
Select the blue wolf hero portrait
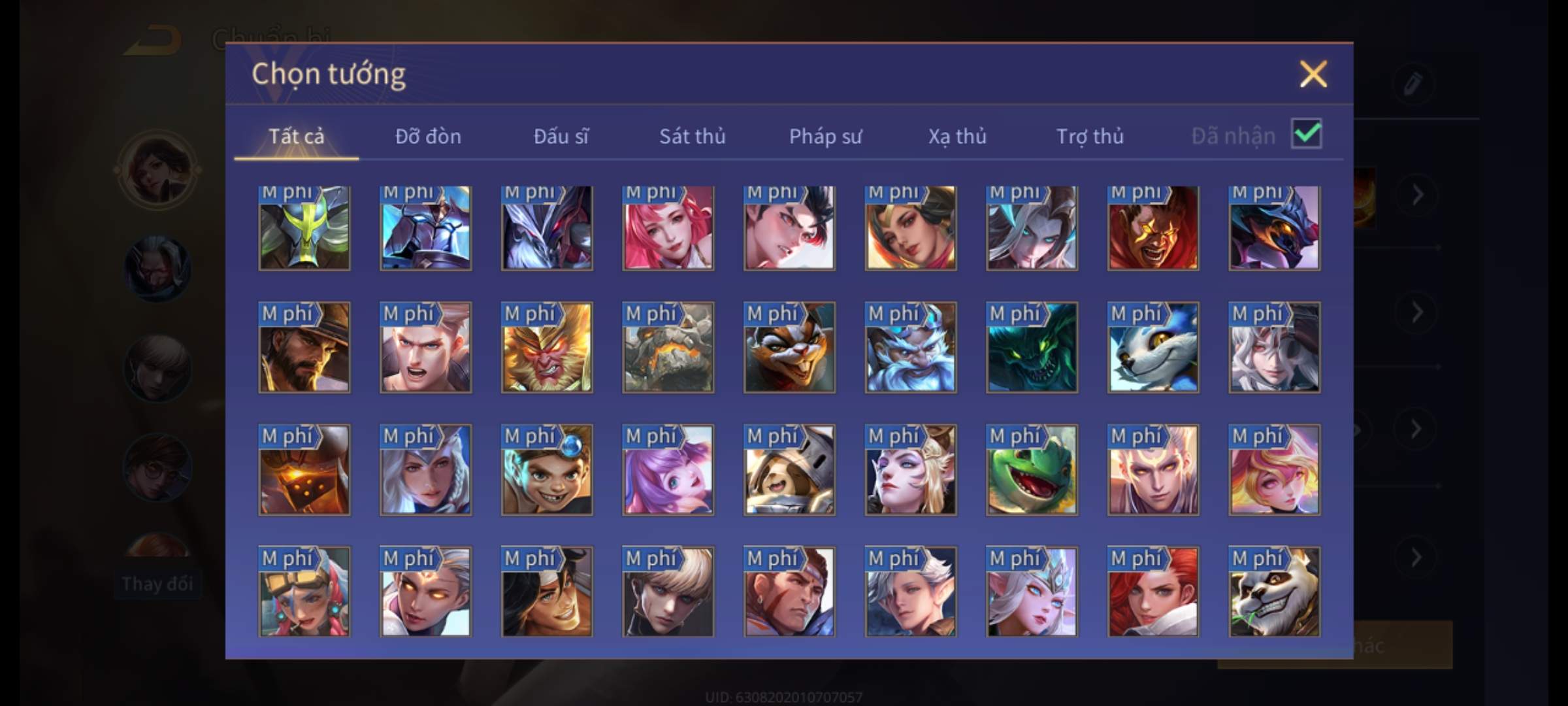coord(1153,348)
